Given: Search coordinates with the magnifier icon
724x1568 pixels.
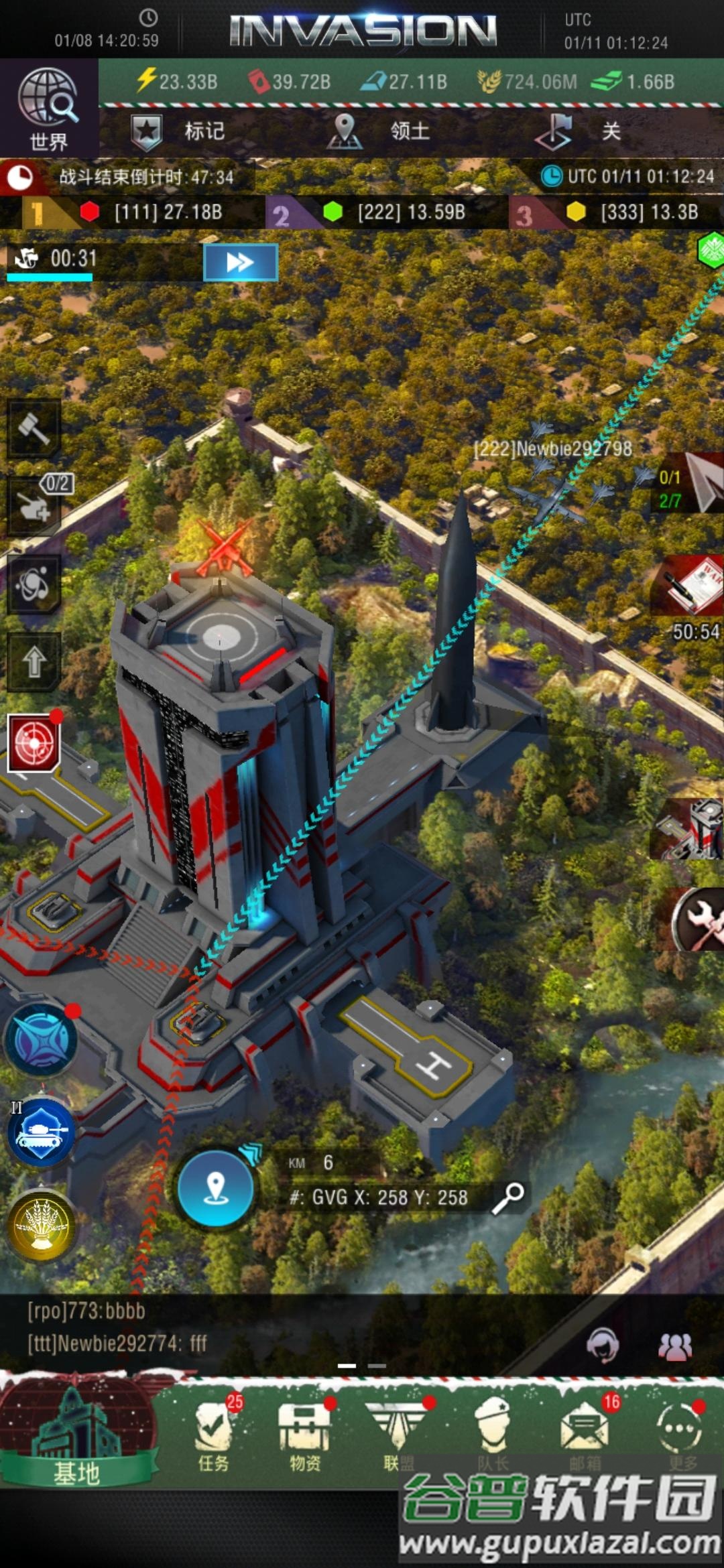Looking at the screenshot, I should click(x=509, y=1197).
